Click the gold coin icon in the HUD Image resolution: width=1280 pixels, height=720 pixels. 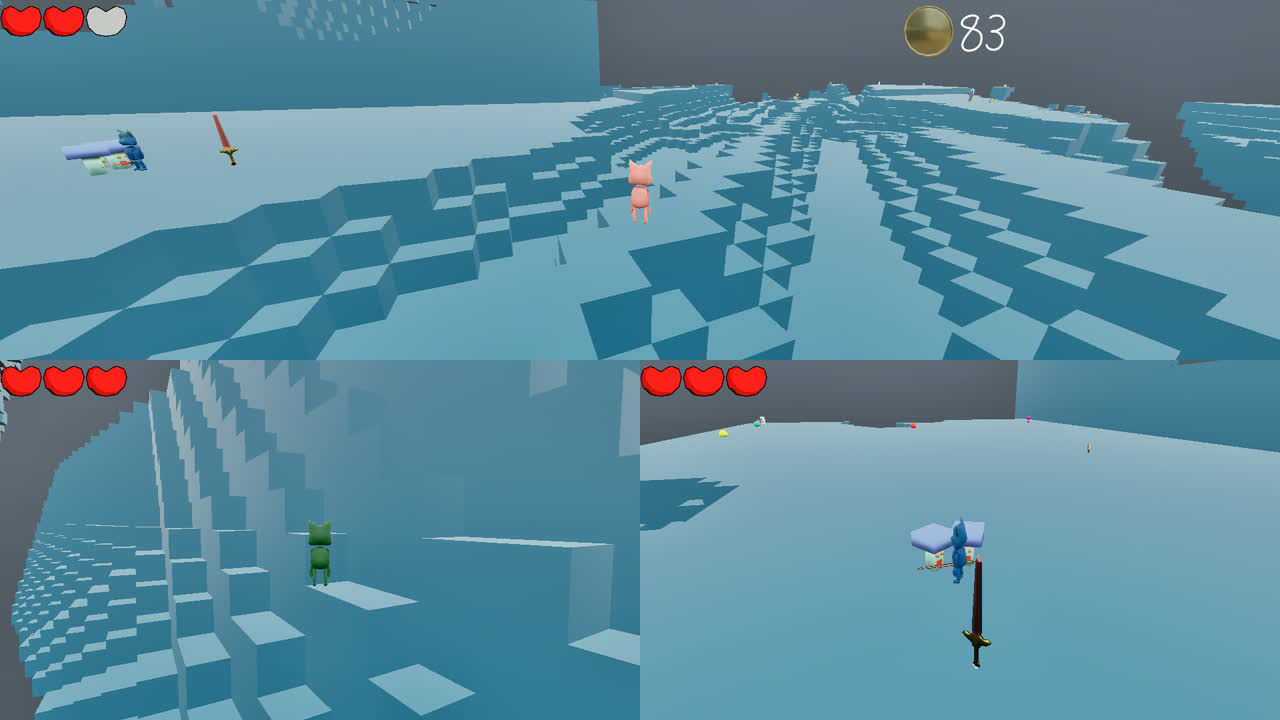[926, 33]
